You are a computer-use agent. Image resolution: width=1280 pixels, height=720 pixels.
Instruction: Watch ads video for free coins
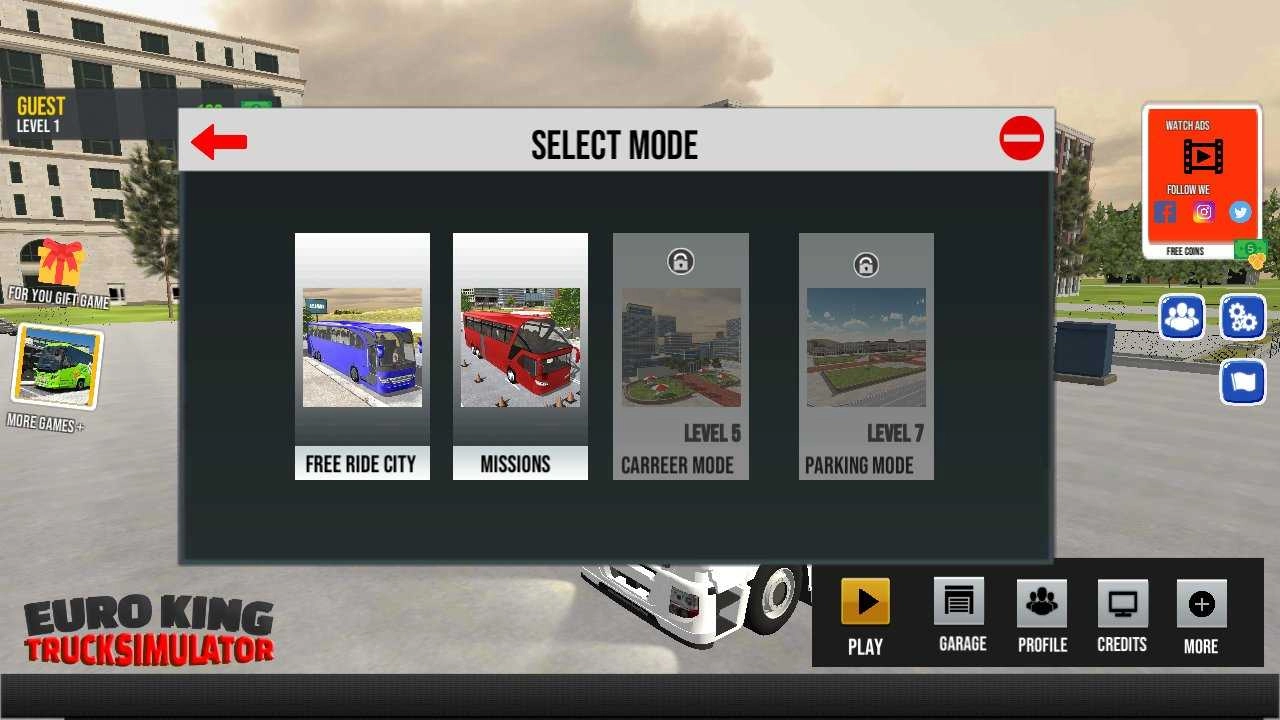[1202, 156]
